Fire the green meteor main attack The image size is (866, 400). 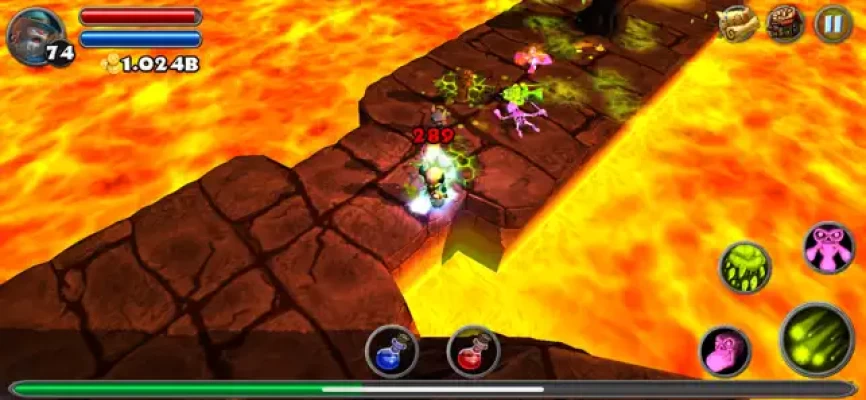816,339
